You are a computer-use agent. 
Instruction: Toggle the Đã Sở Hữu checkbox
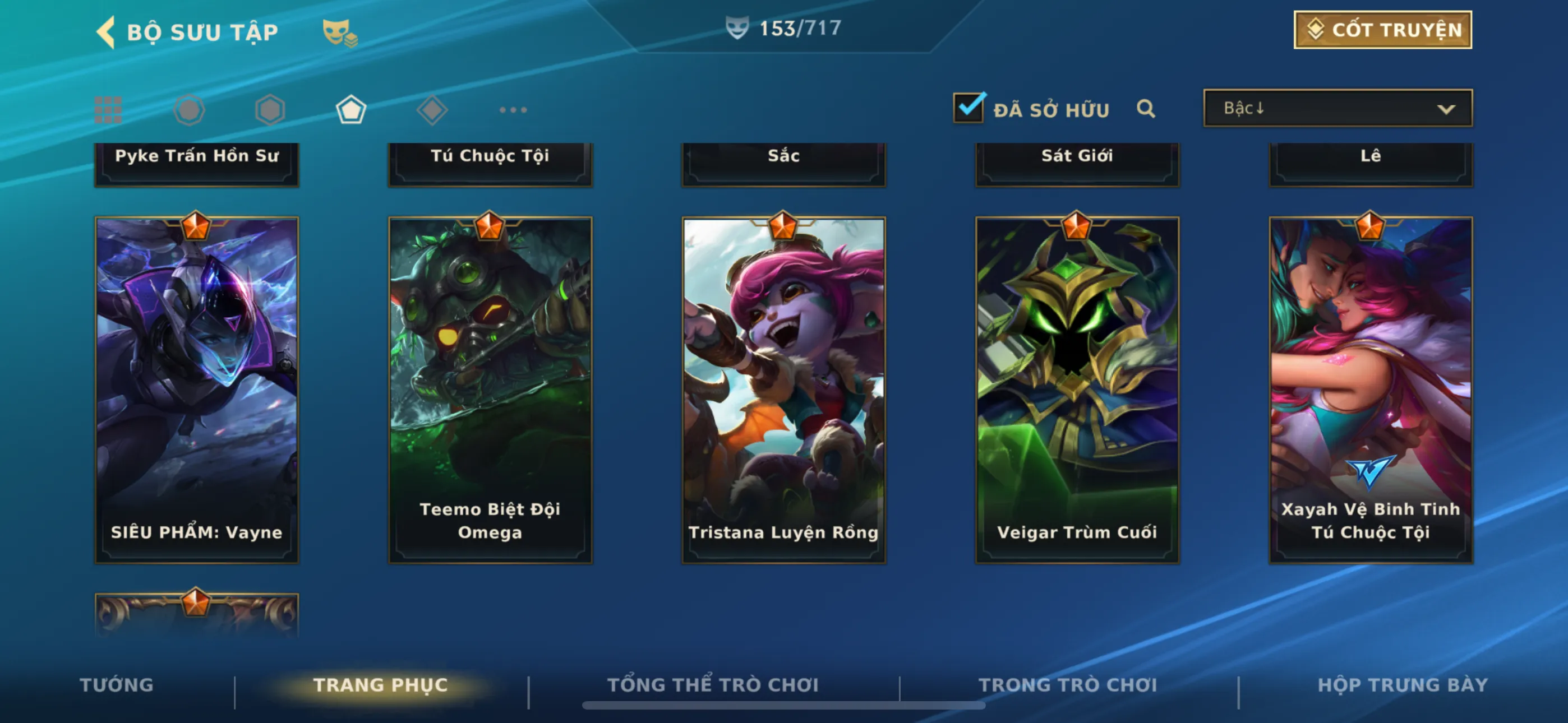pyautogui.click(x=969, y=108)
